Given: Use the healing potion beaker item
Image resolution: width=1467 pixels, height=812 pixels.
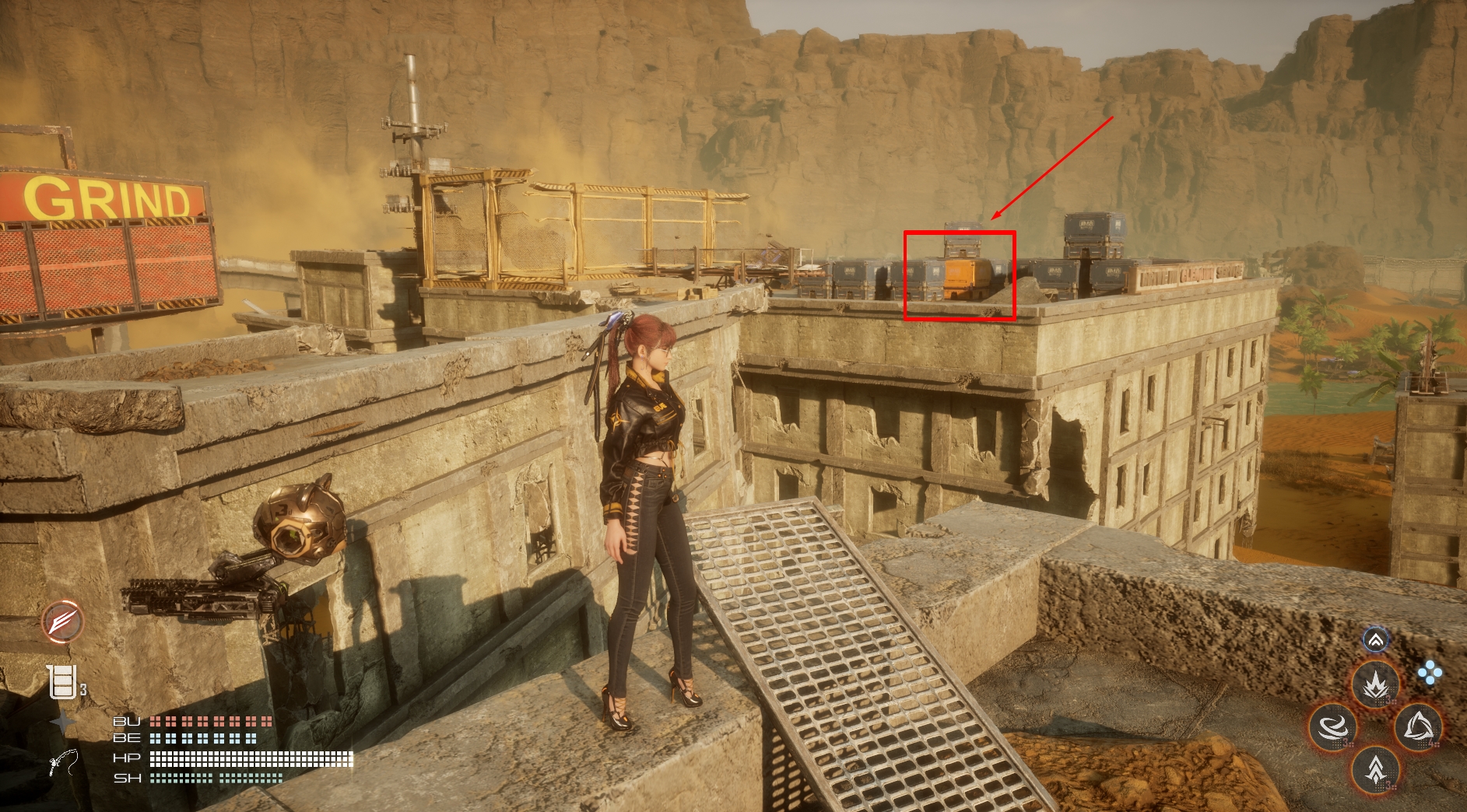Looking at the screenshot, I should click(x=63, y=683).
